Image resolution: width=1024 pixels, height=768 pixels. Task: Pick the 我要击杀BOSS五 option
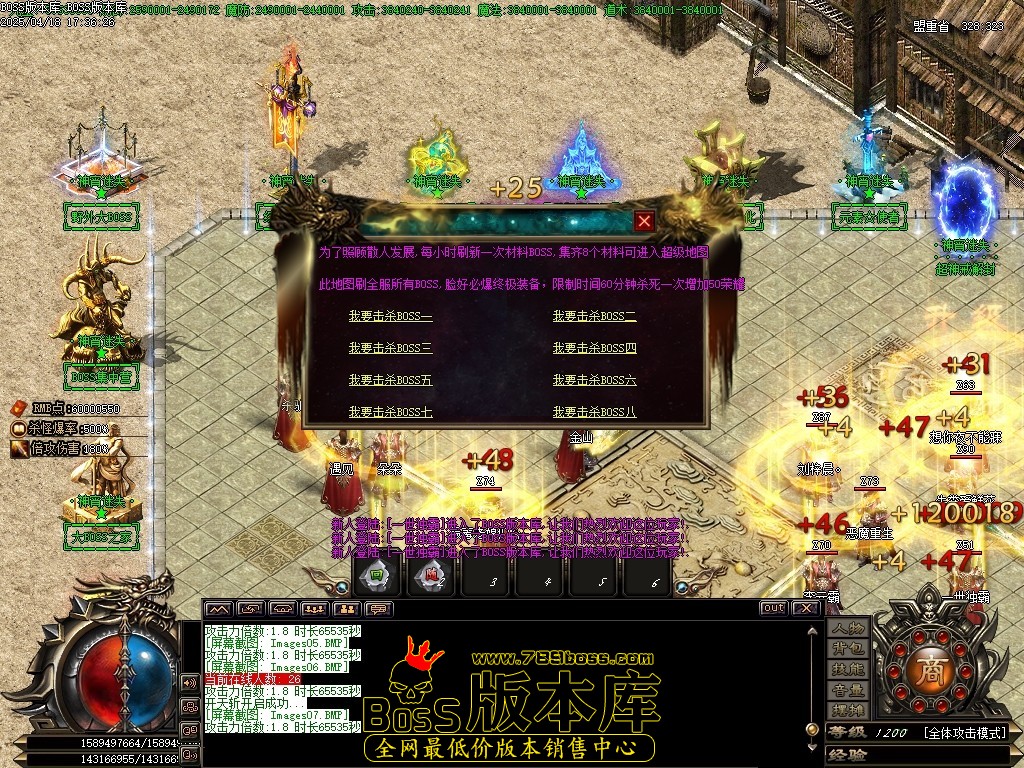point(390,380)
